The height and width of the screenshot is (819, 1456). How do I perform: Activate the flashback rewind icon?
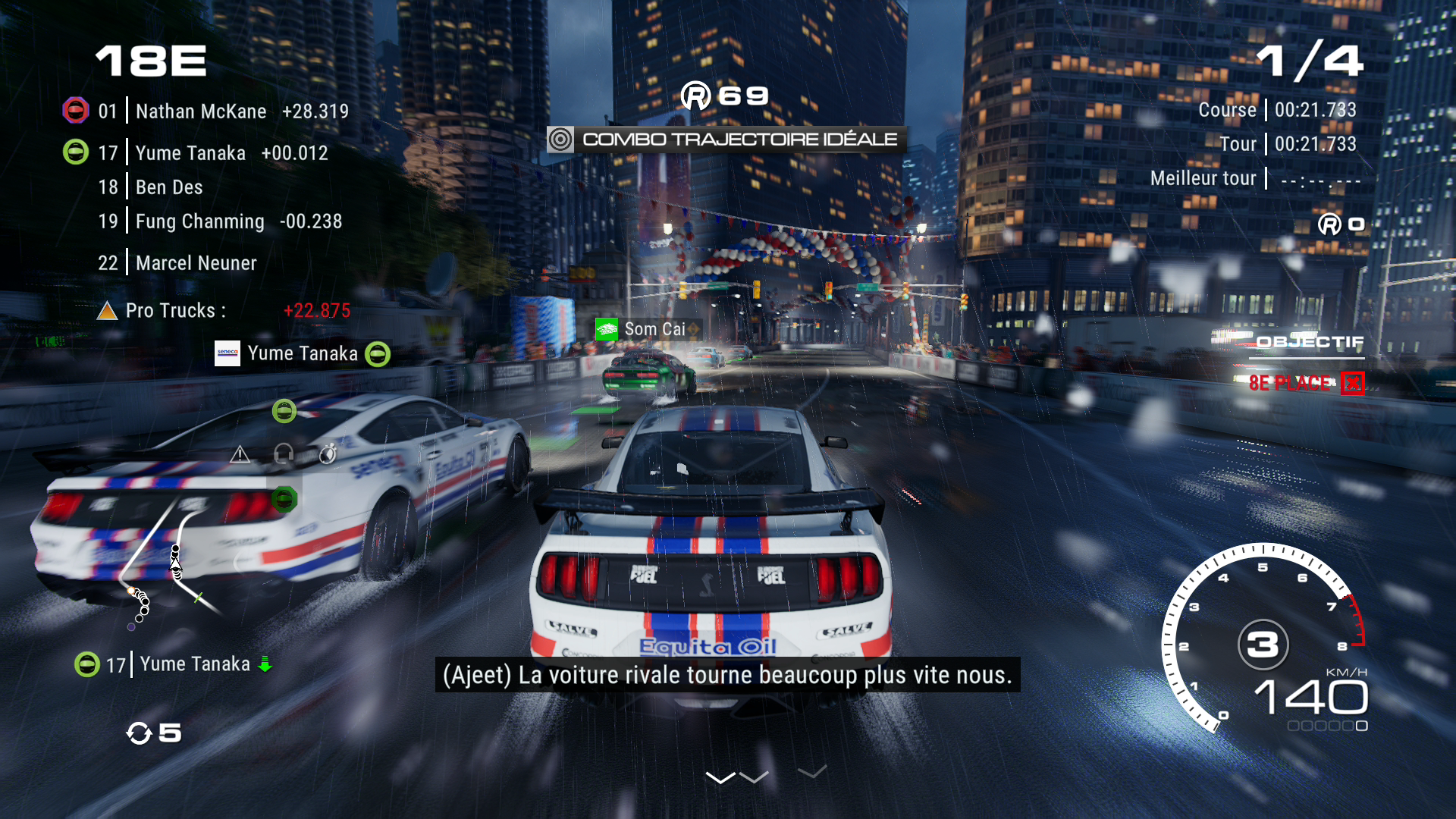pos(140,733)
